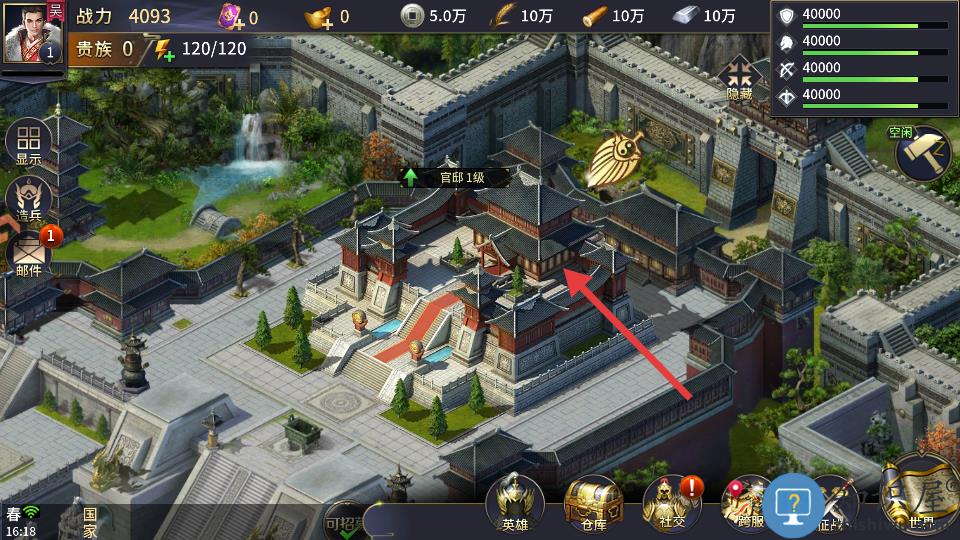Hide the troop panel with 隐藏
Image resolution: width=960 pixels, height=540 pixels.
[x=740, y=79]
